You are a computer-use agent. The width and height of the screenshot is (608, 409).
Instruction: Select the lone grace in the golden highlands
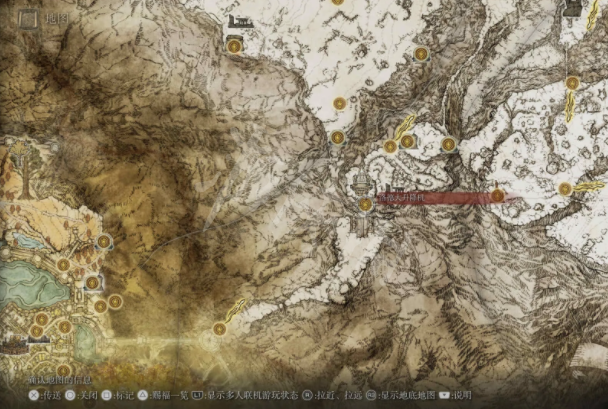pos(219,328)
